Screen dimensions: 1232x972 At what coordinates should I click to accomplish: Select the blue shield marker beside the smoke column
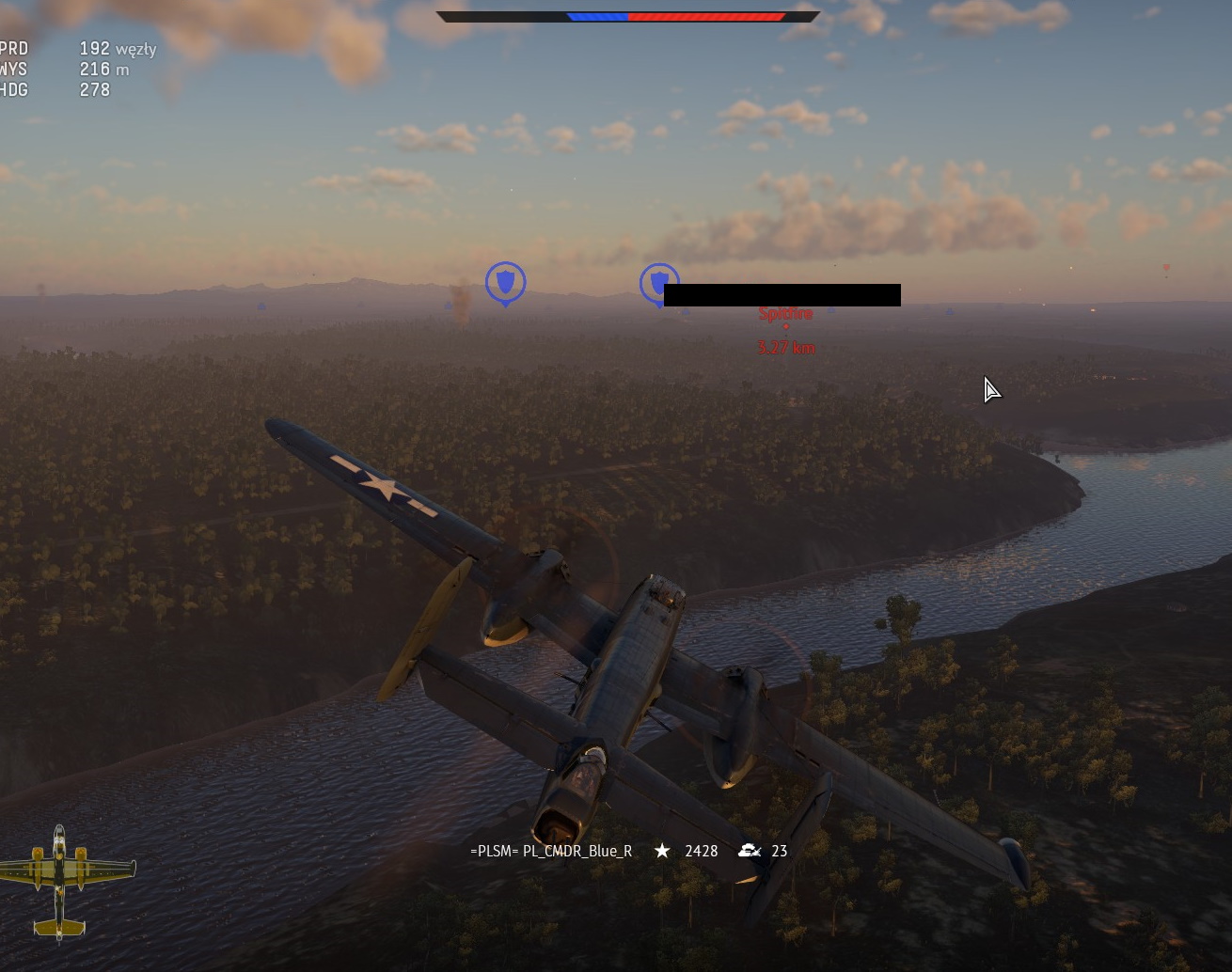505,282
